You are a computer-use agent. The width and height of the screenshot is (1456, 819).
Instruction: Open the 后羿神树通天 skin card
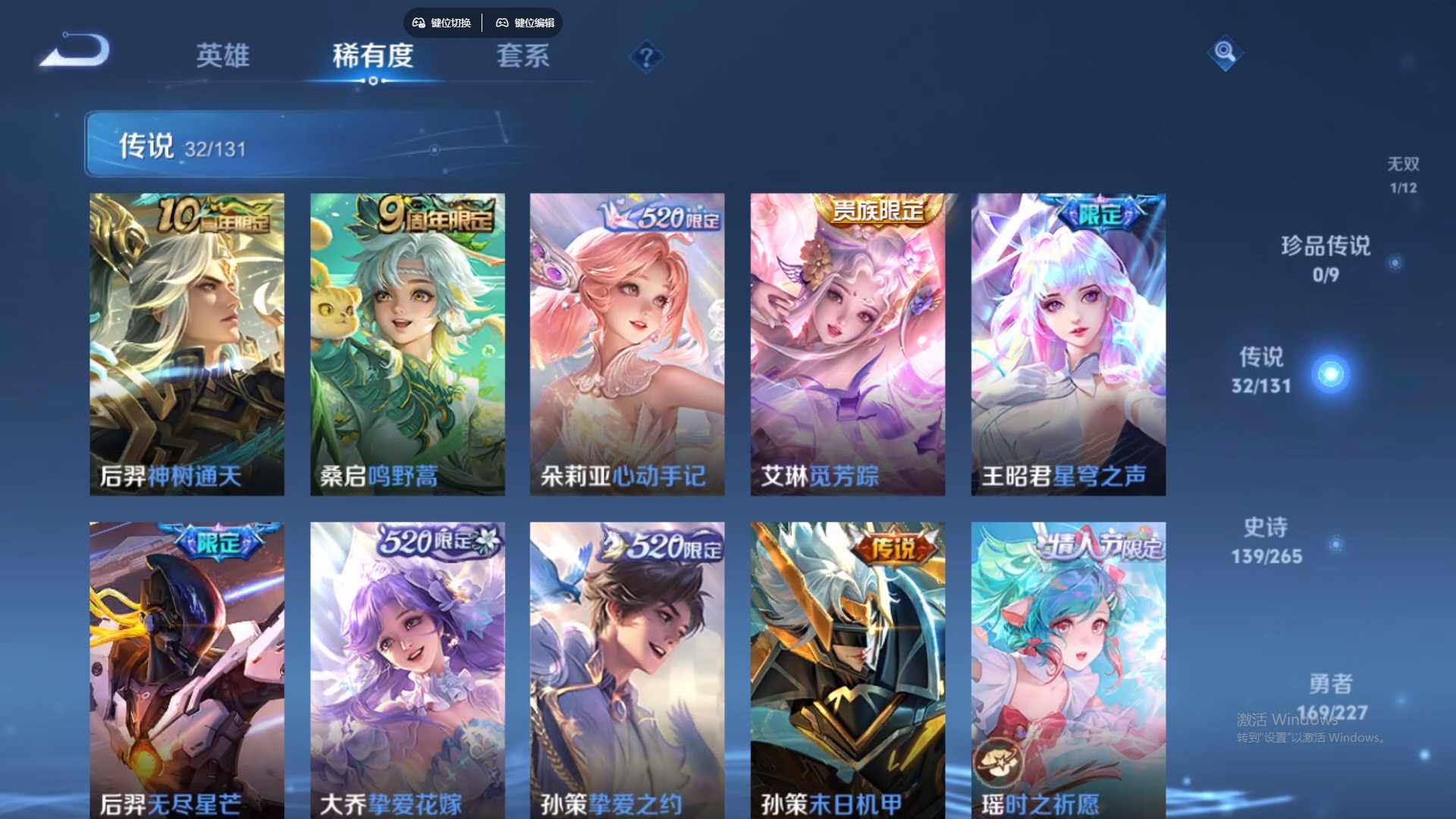click(x=187, y=341)
